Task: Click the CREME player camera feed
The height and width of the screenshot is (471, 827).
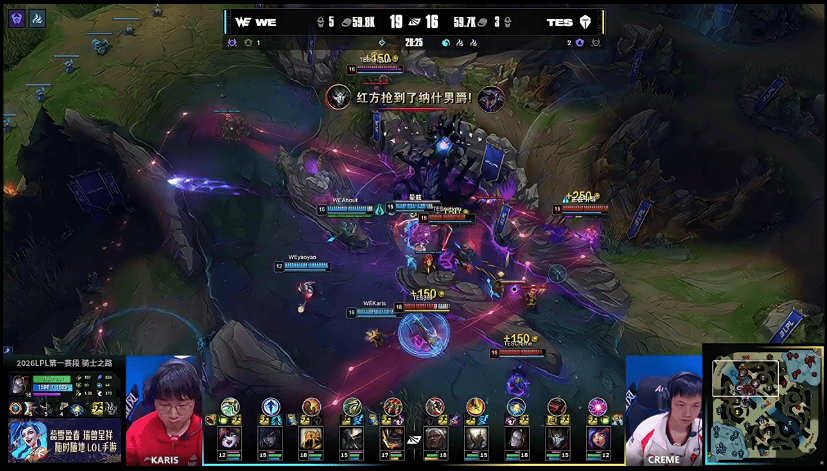Action: (x=663, y=410)
